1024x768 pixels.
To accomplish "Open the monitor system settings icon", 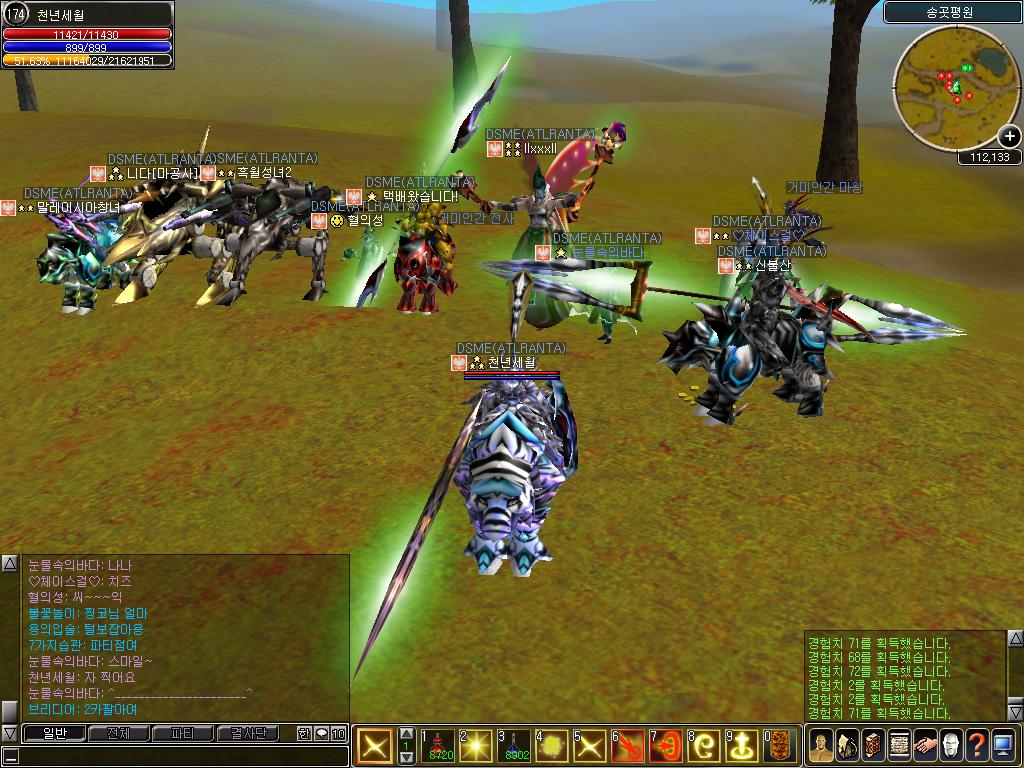I will coord(1003,746).
